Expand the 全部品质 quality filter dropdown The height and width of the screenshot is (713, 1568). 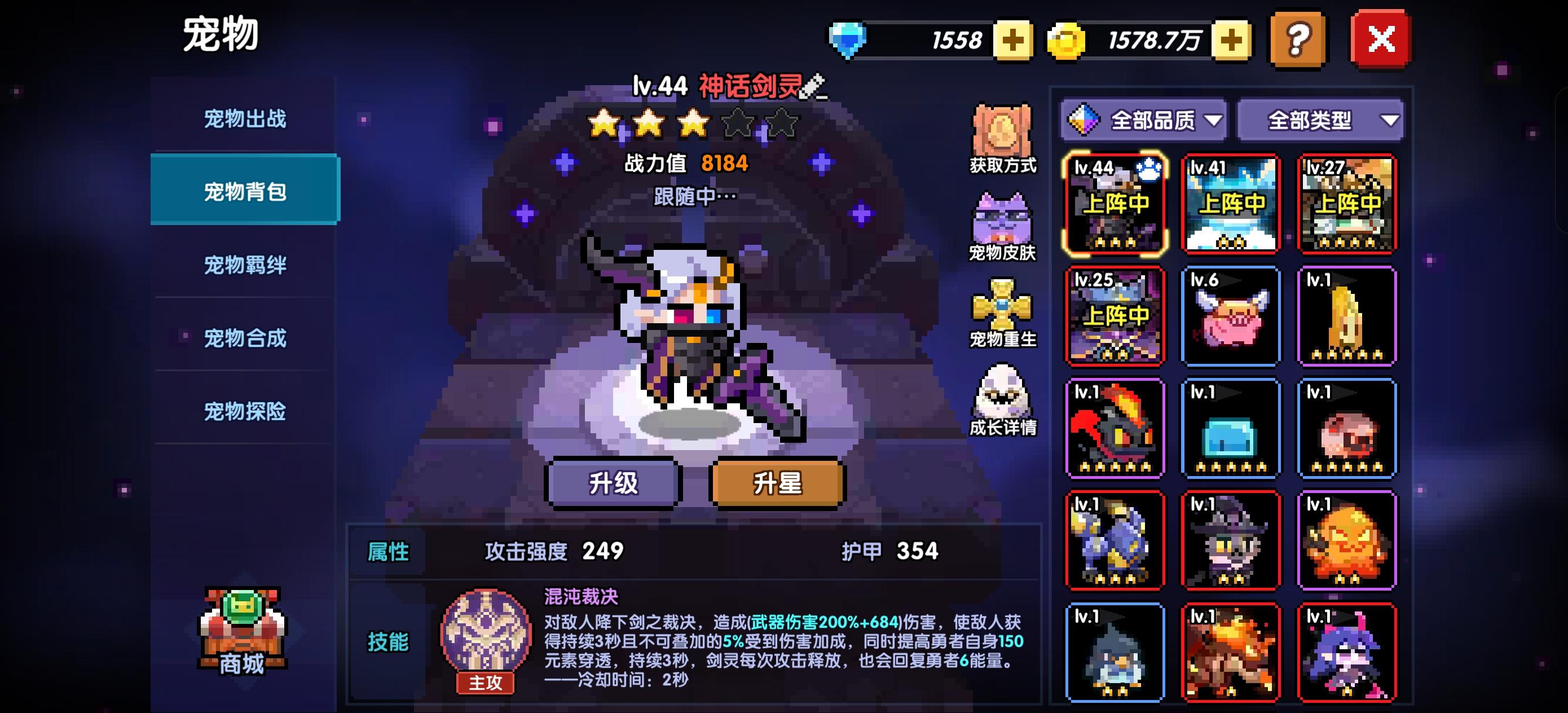(x=1143, y=121)
